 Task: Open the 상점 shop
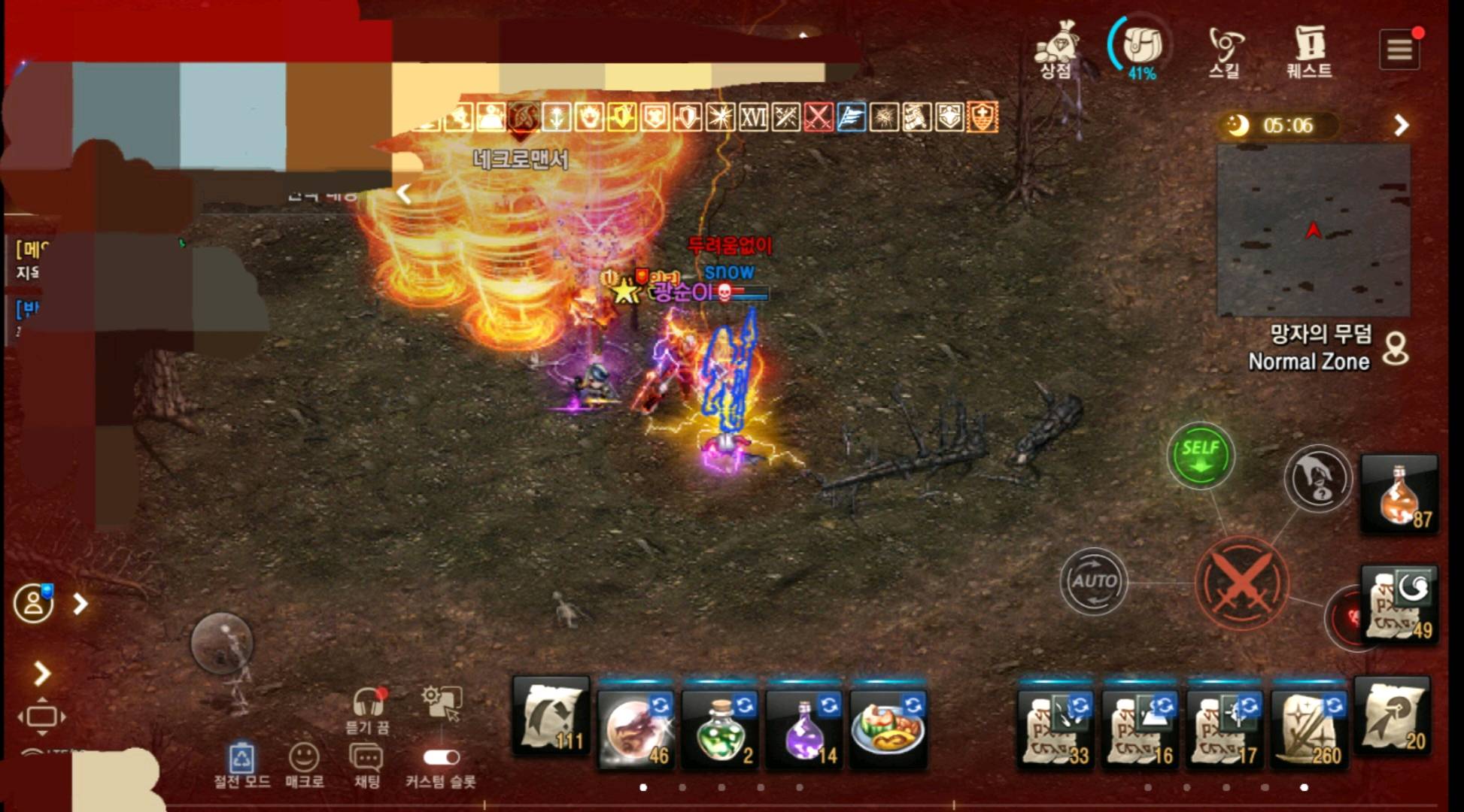(x=1057, y=50)
